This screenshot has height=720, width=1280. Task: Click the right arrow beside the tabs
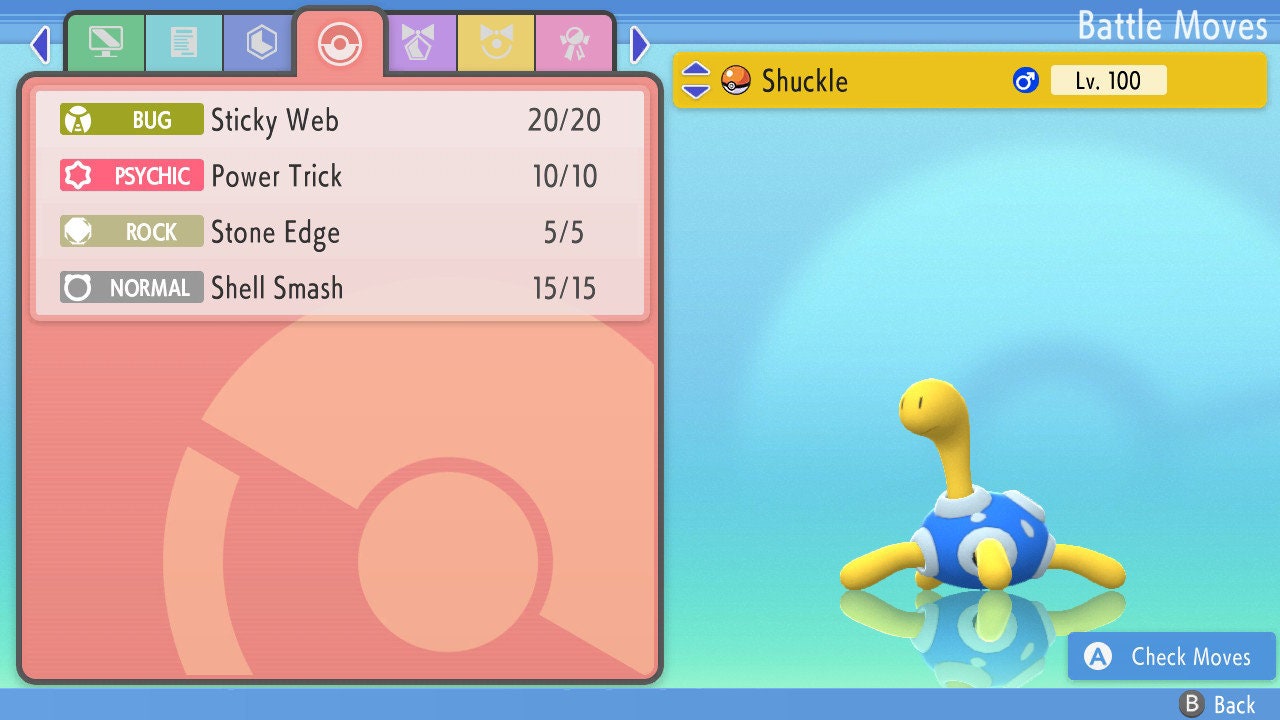pyautogui.click(x=640, y=44)
